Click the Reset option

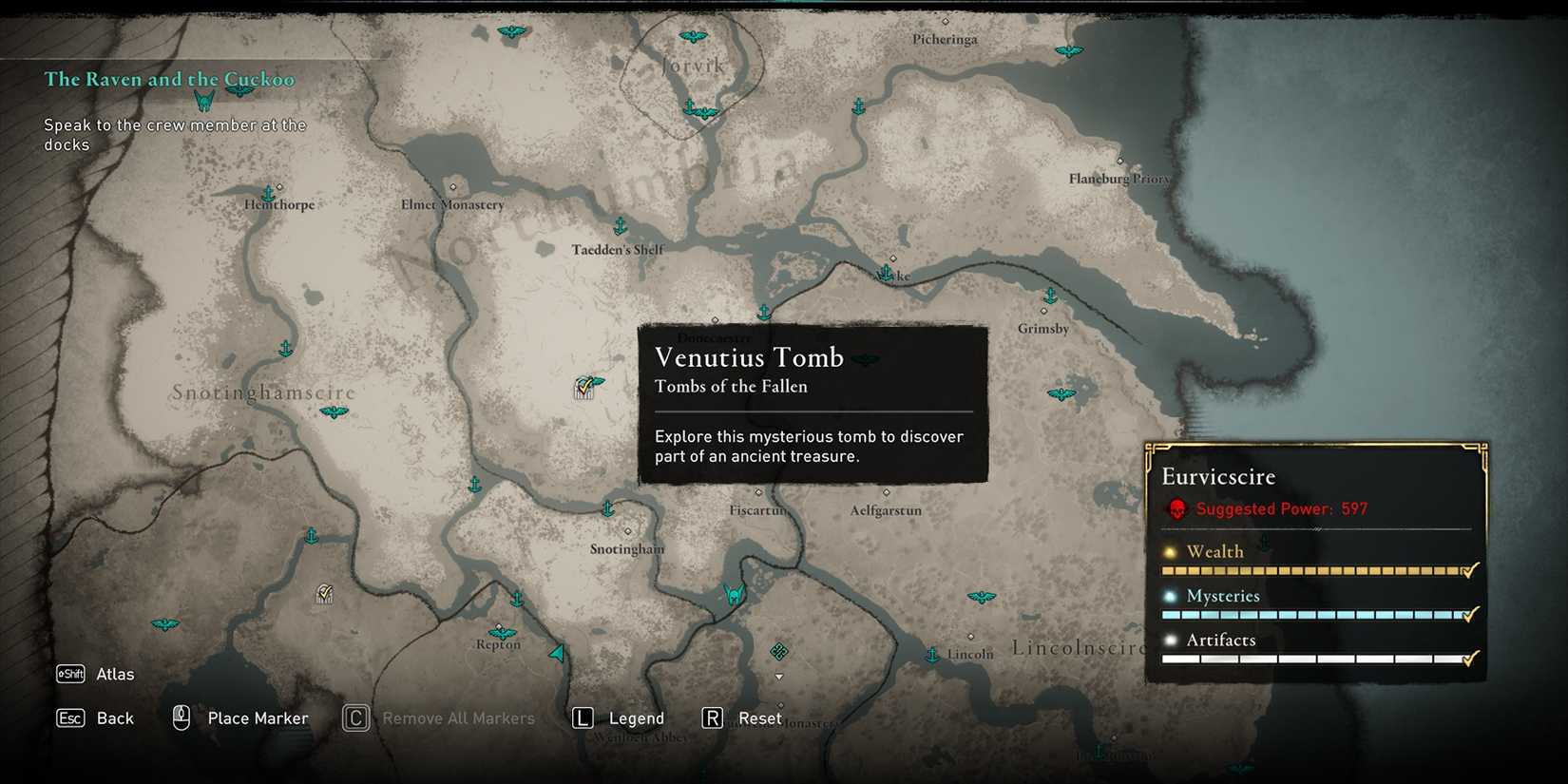[x=759, y=718]
